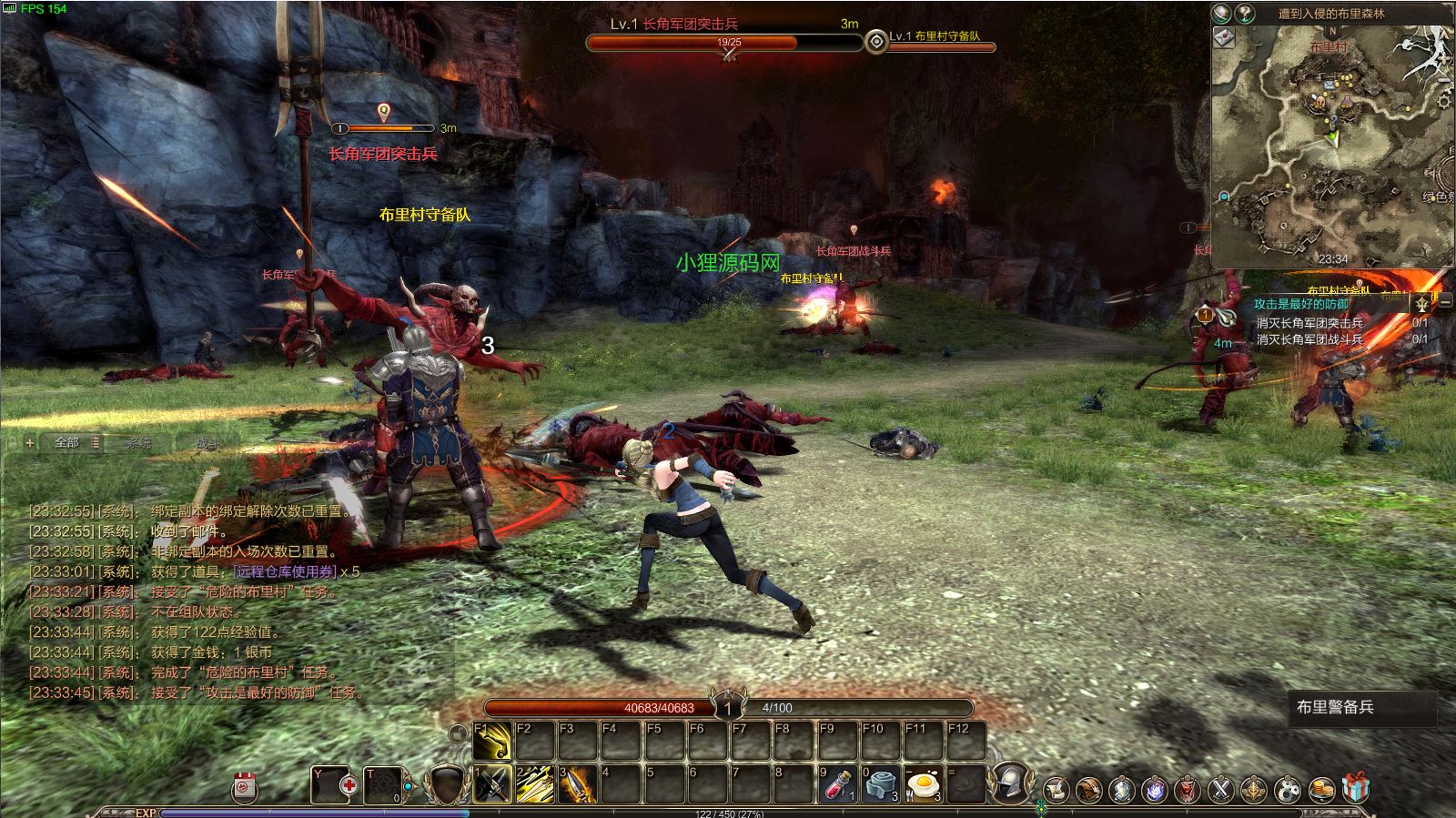The image size is (1456, 818).
Task: Open the gears system settings menu
Action: (x=1288, y=789)
